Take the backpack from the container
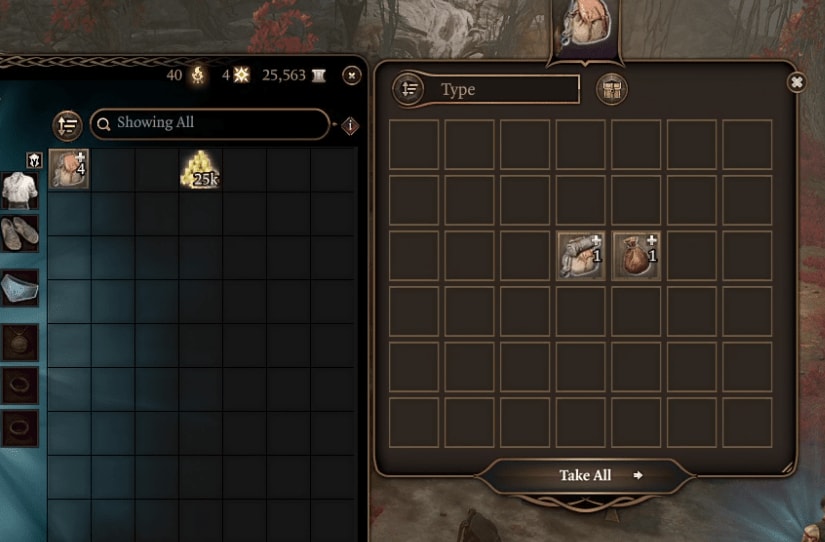 [x=581, y=254]
